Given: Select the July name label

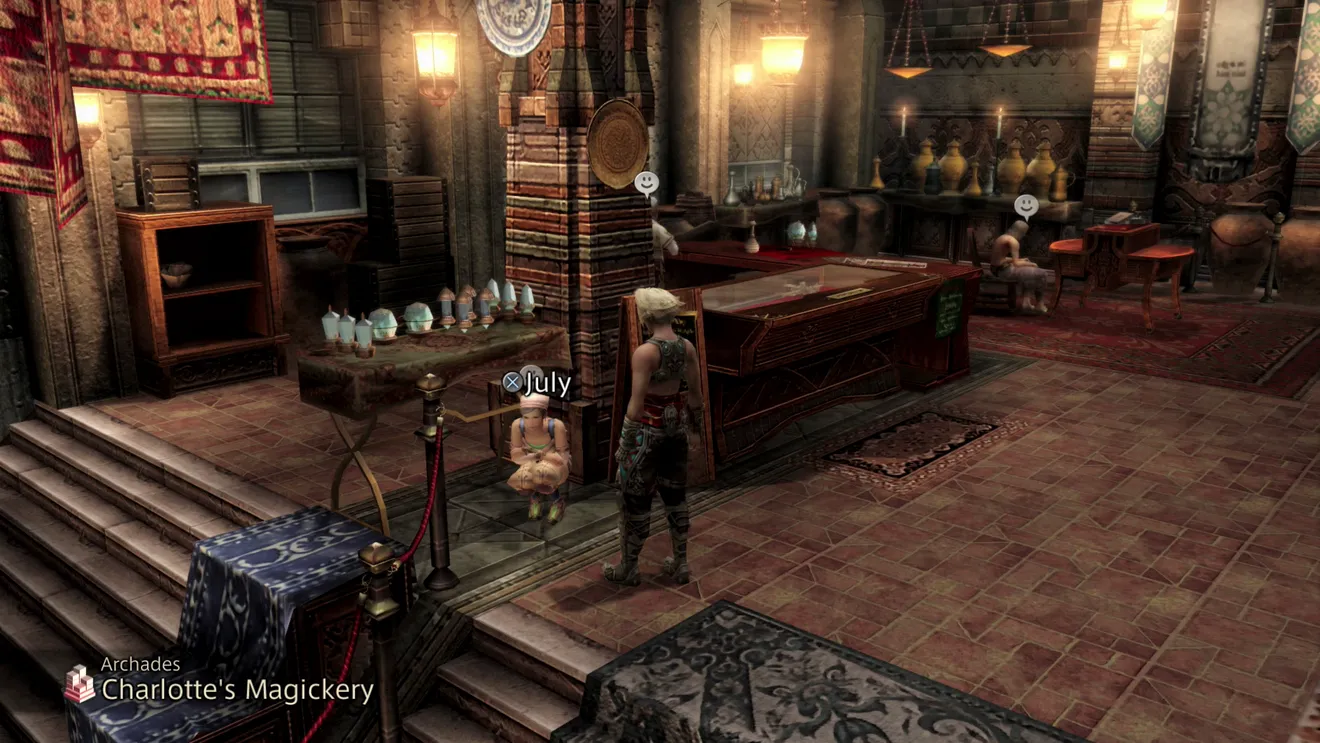Looking at the screenshot, I should [538, 383].
